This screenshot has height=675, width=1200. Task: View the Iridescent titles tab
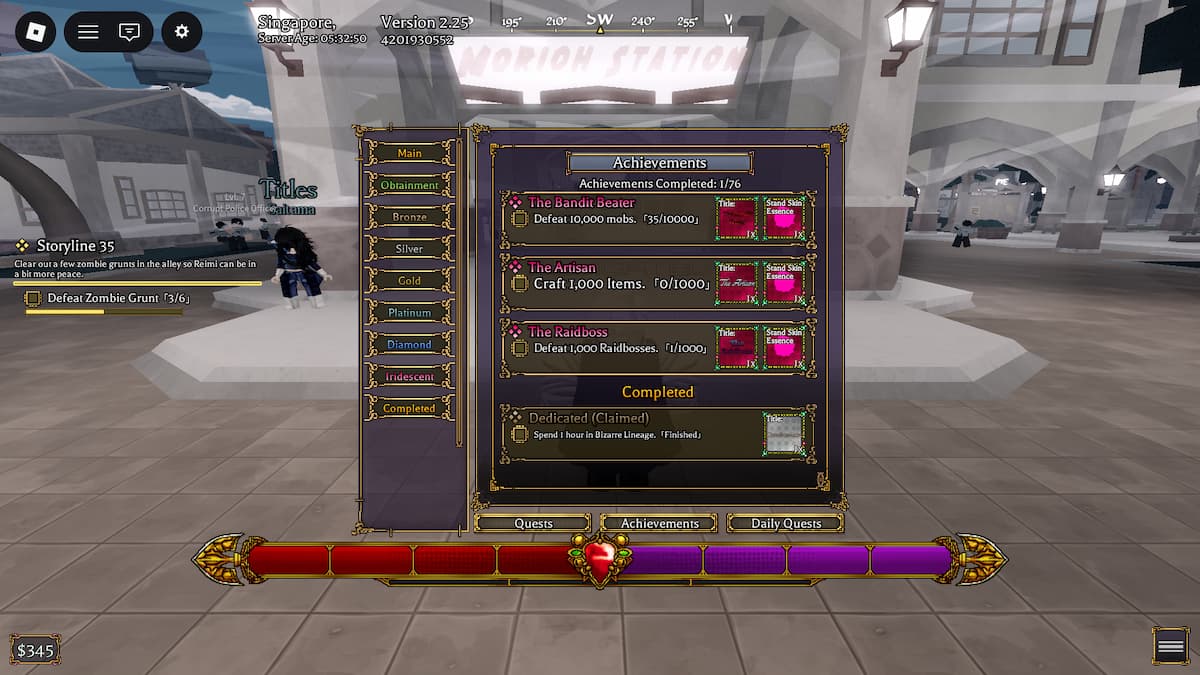click(x=409, y=377)
